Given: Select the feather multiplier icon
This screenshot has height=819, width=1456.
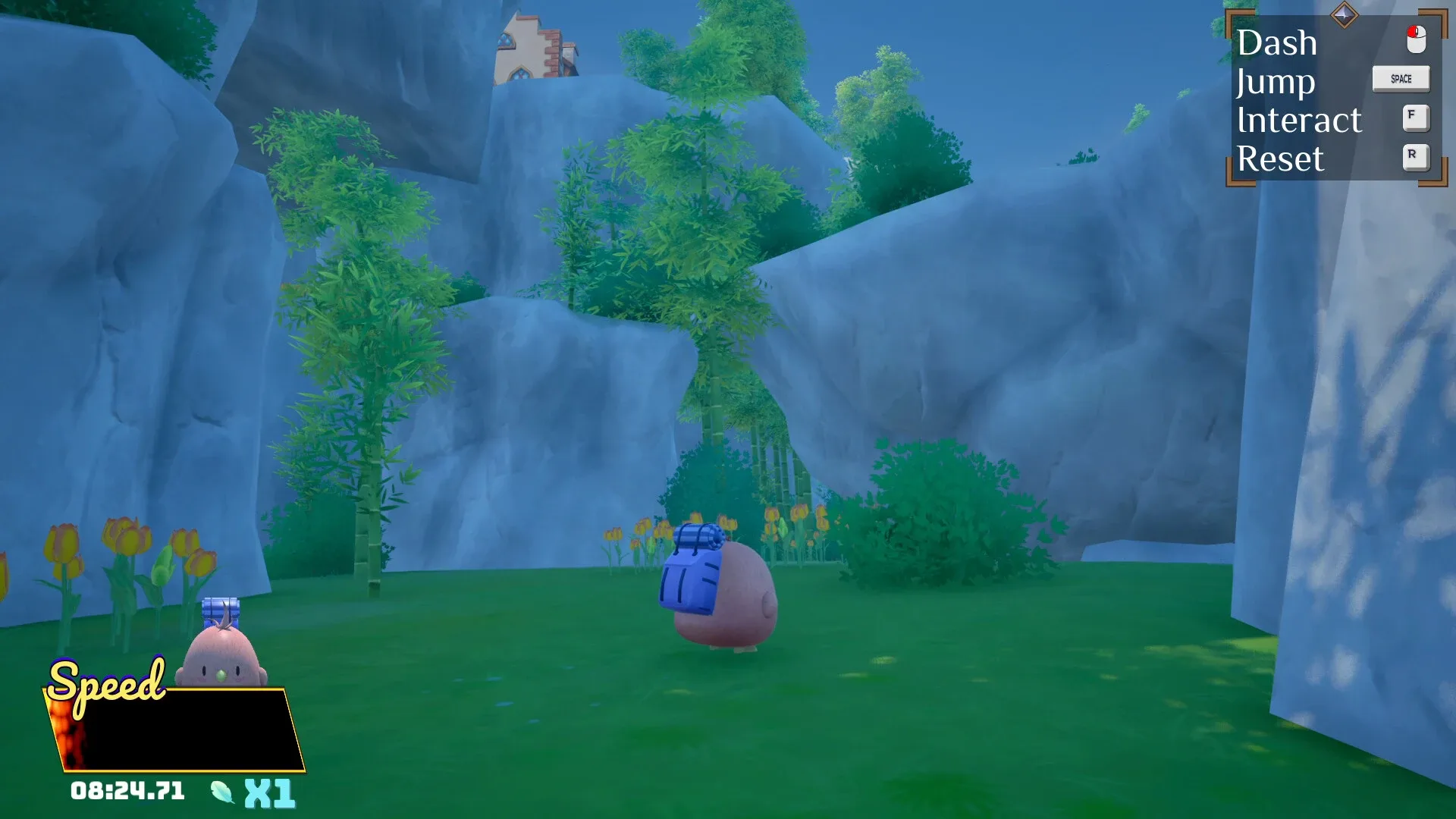Looking at the screenshot, I should click(x=222, y=791).
